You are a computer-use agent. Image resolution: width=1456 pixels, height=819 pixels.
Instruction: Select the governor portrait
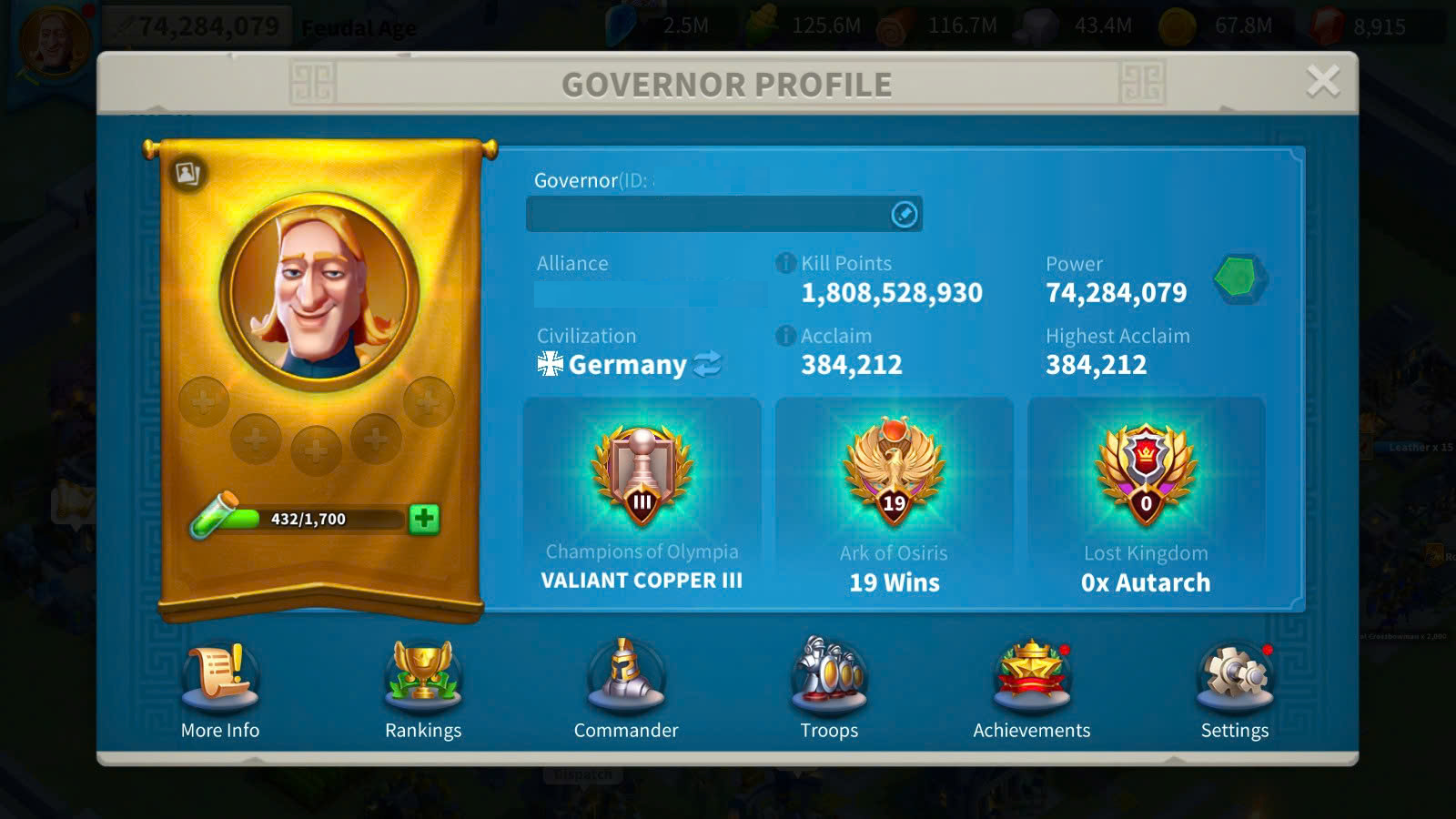(x=319, y=290)
